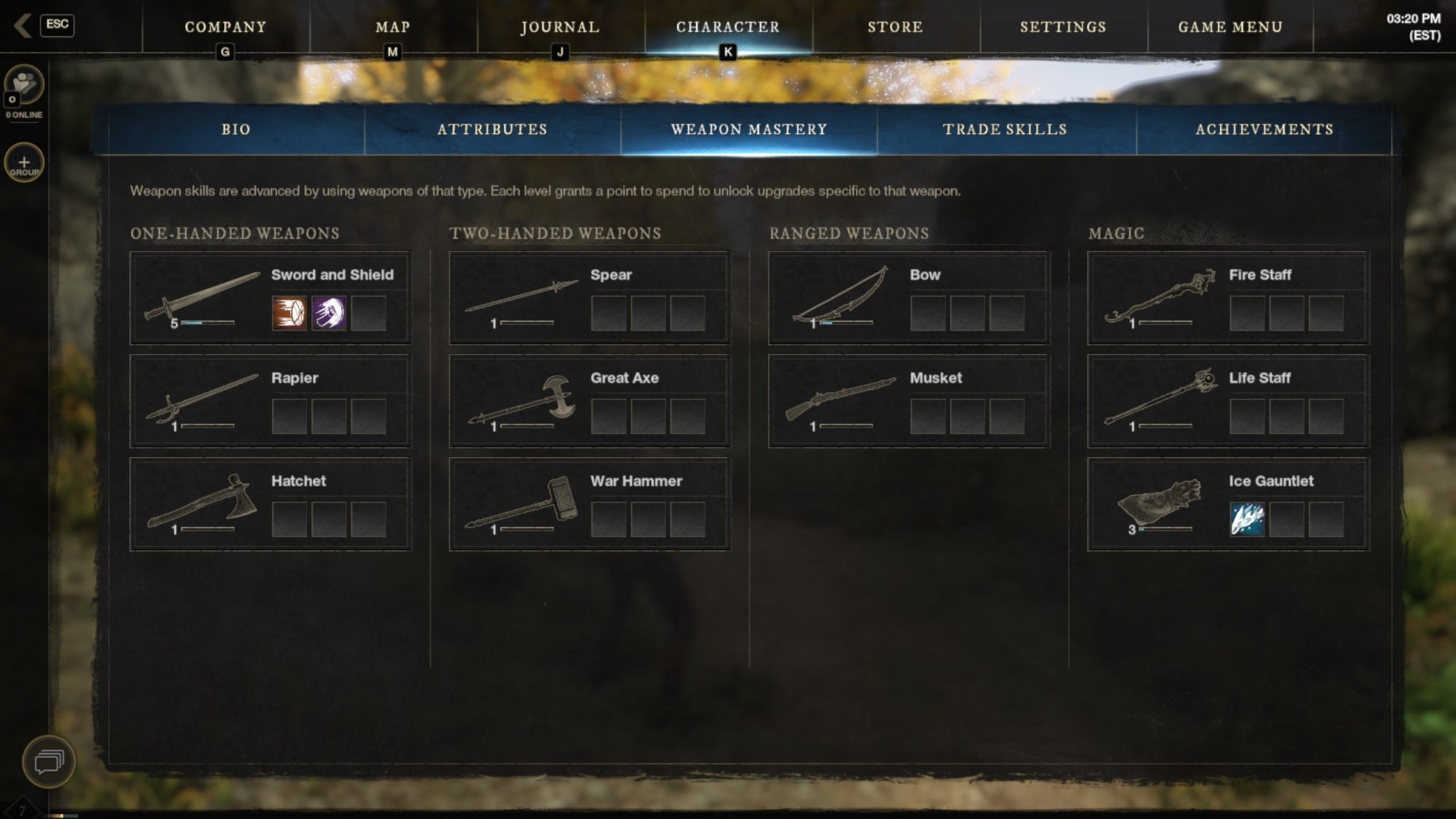Screen dimensions: 1456x819
Task: Switch to the Bio tab
Action: pyautogui.click(x=235, y=129)
